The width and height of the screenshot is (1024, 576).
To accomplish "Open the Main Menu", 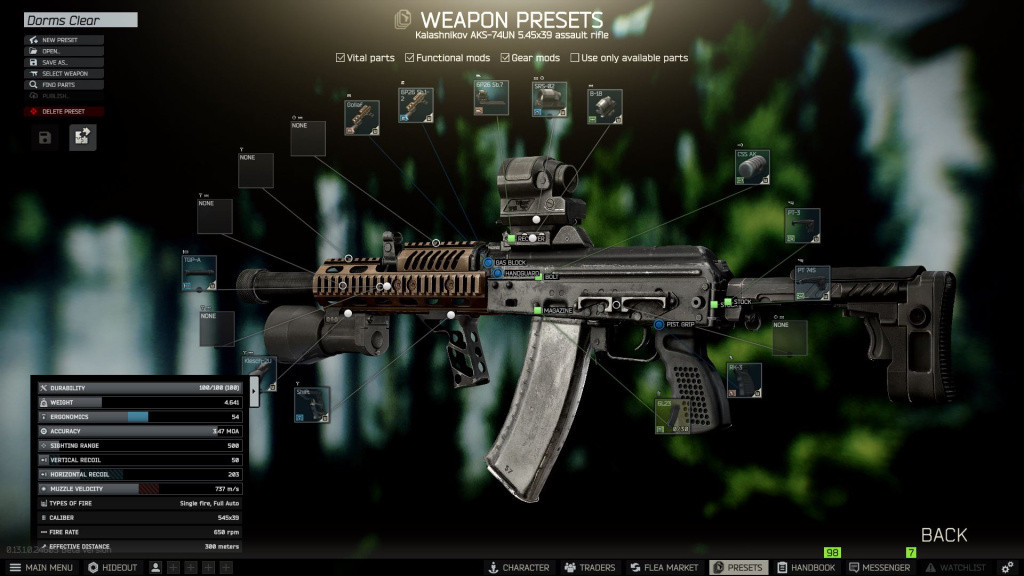I will (41, 567).
